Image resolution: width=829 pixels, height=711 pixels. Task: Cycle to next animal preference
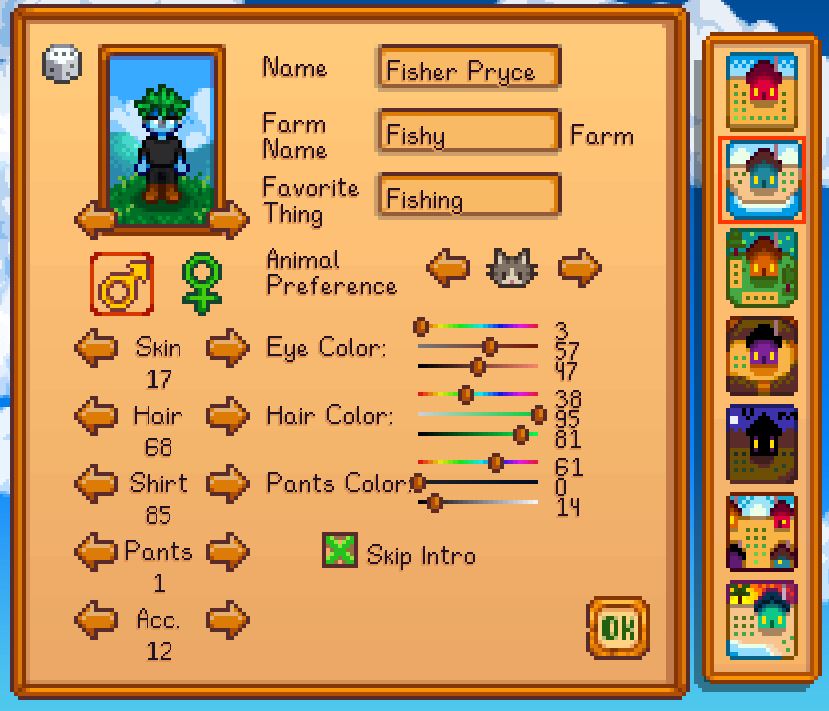pyautogui.click(x=580, y=267)
